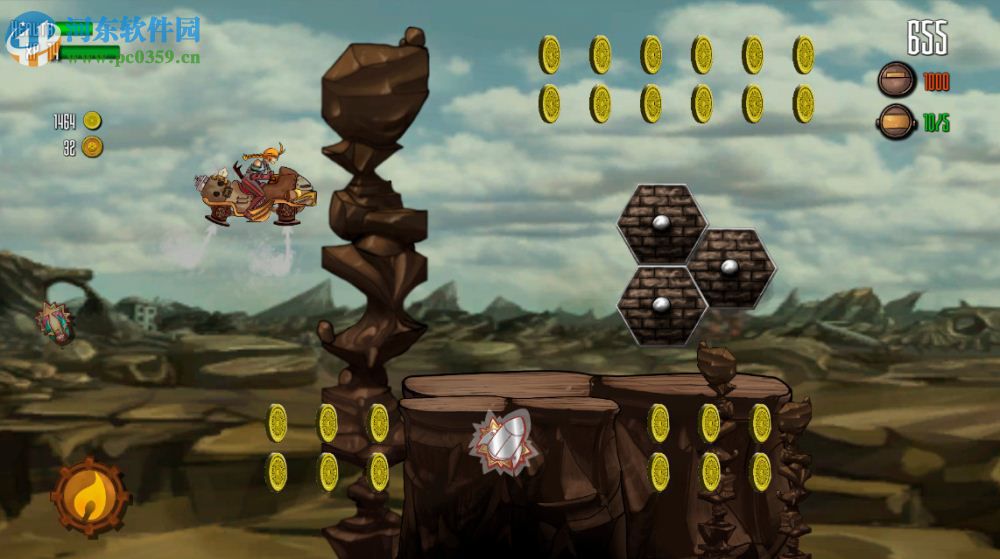Viewport: 1000px width, 559px height.
Task: Select the barrel icon beside 10/5
Action: click(x=897, y=122)
